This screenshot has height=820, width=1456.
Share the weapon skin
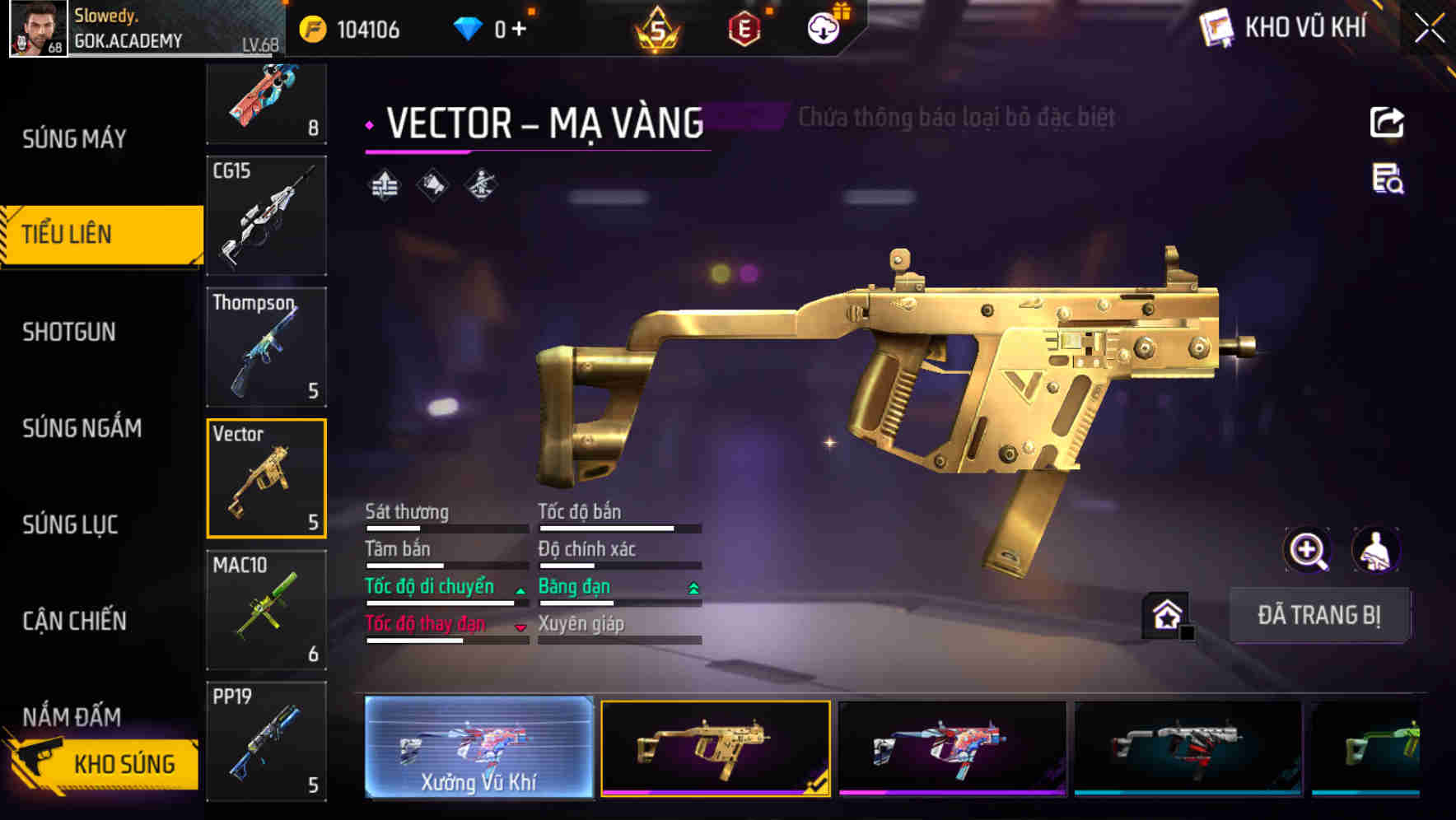1387,123
